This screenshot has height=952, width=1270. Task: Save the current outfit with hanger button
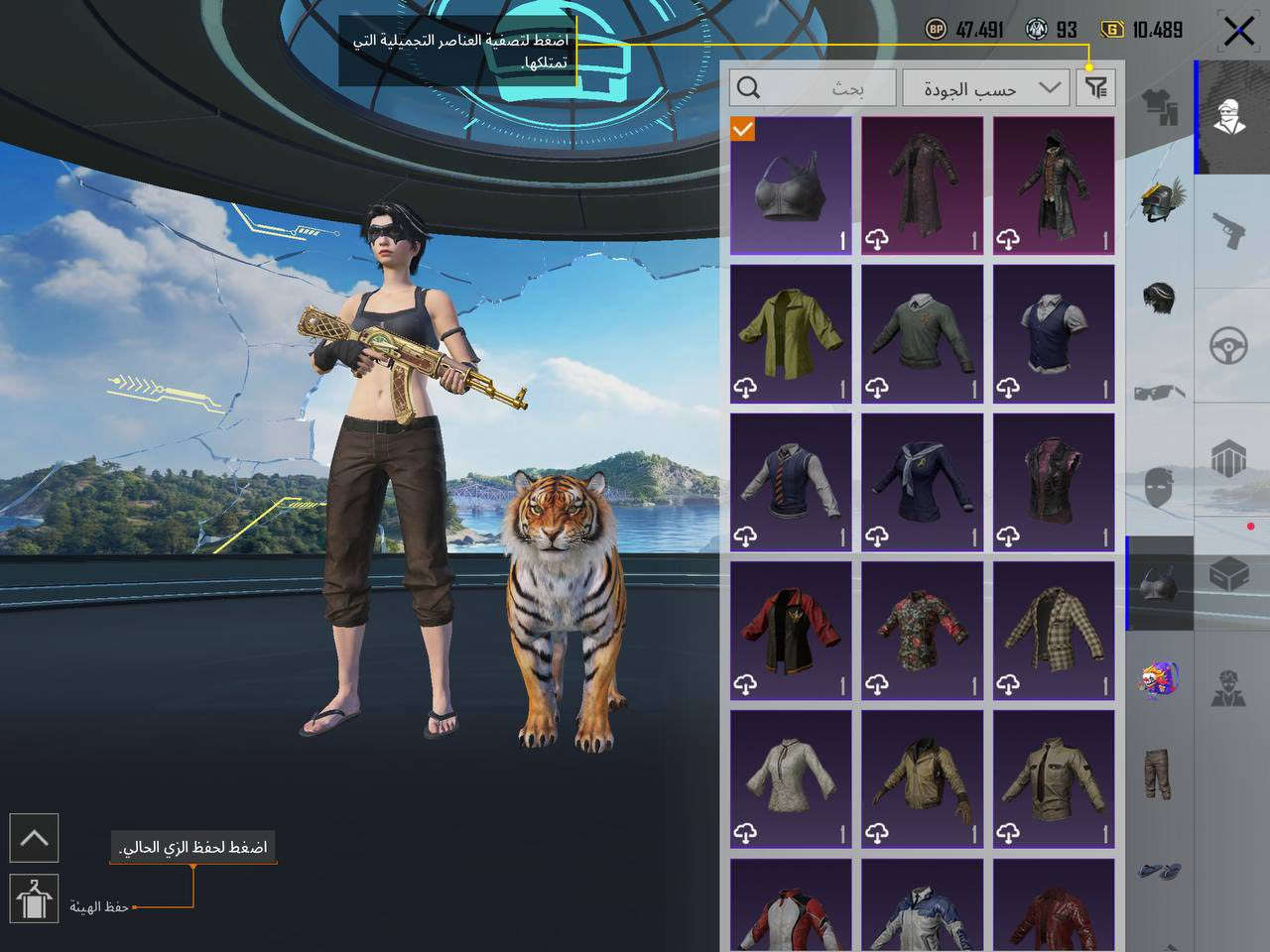click(x=34, y=898)
